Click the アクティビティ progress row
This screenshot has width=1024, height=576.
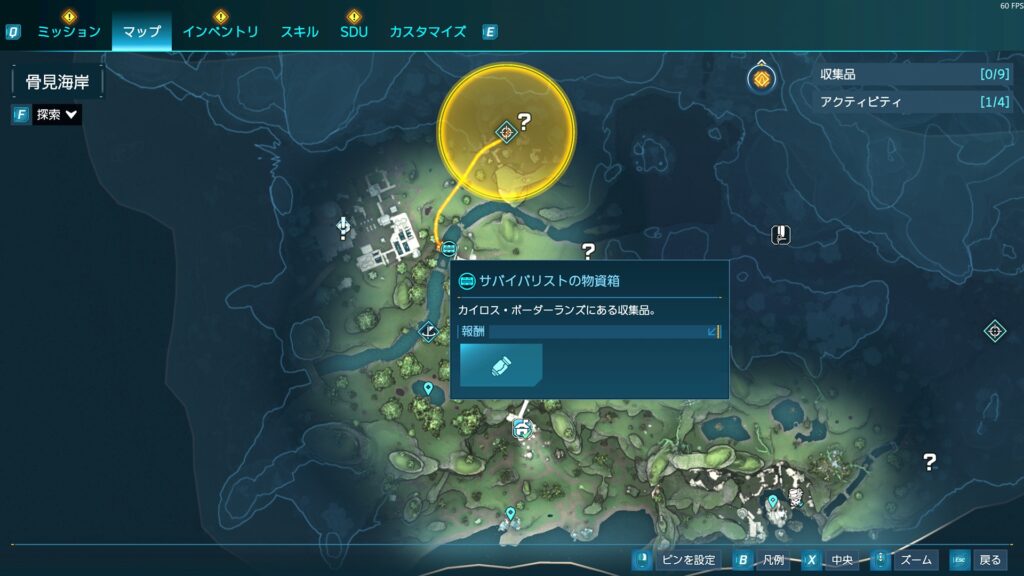(x=900, y=102)
